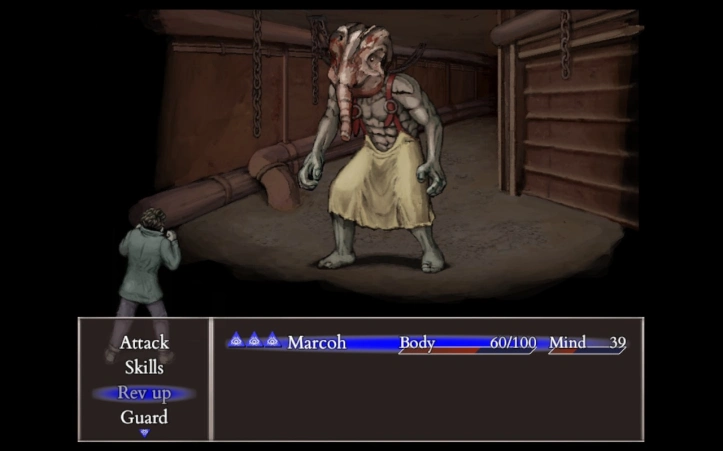Select the highlighted Rev up command
This screenshot has width=723, height=451.
[144, 393]
